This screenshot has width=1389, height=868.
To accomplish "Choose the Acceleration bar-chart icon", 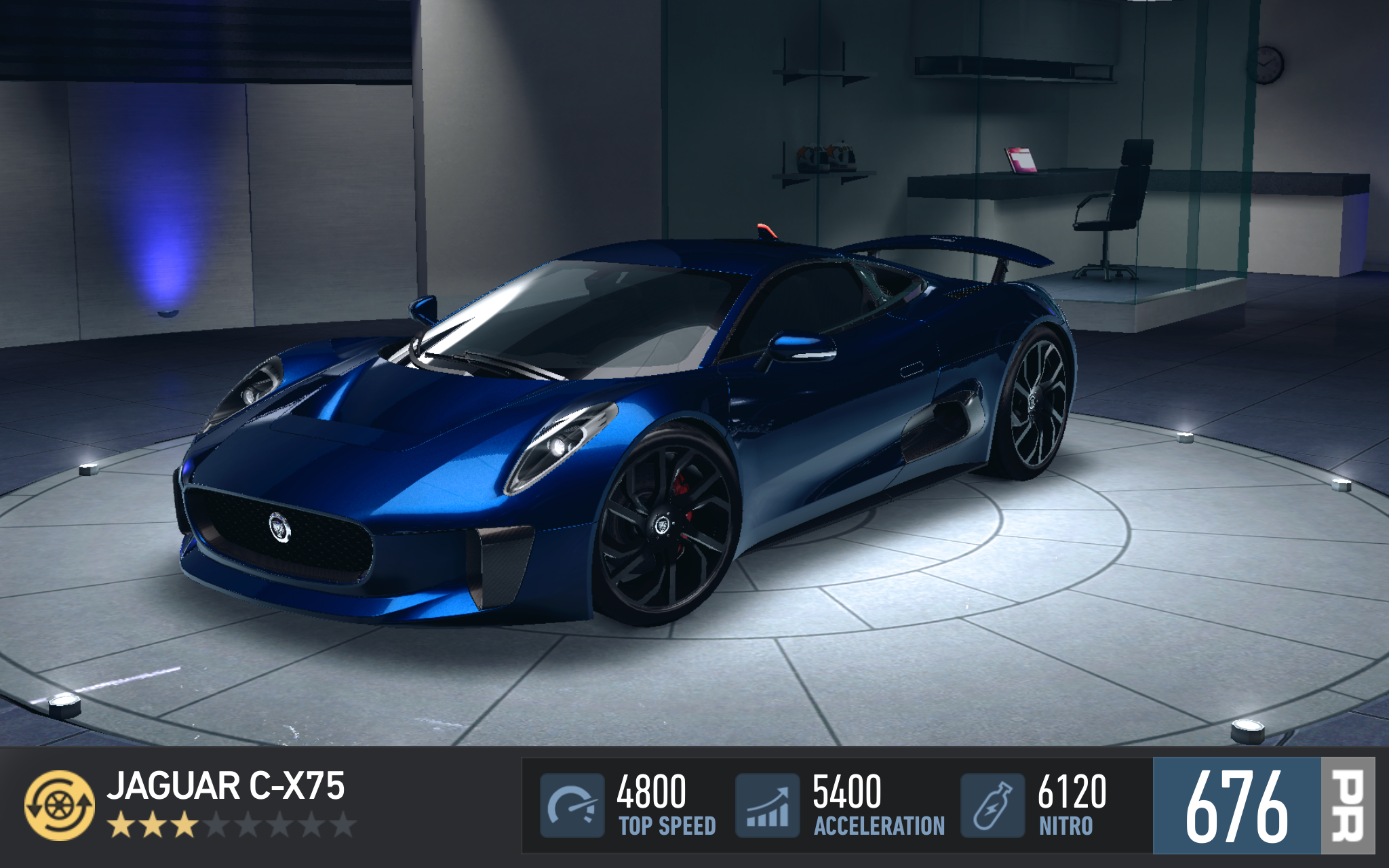I will point(767,805).
